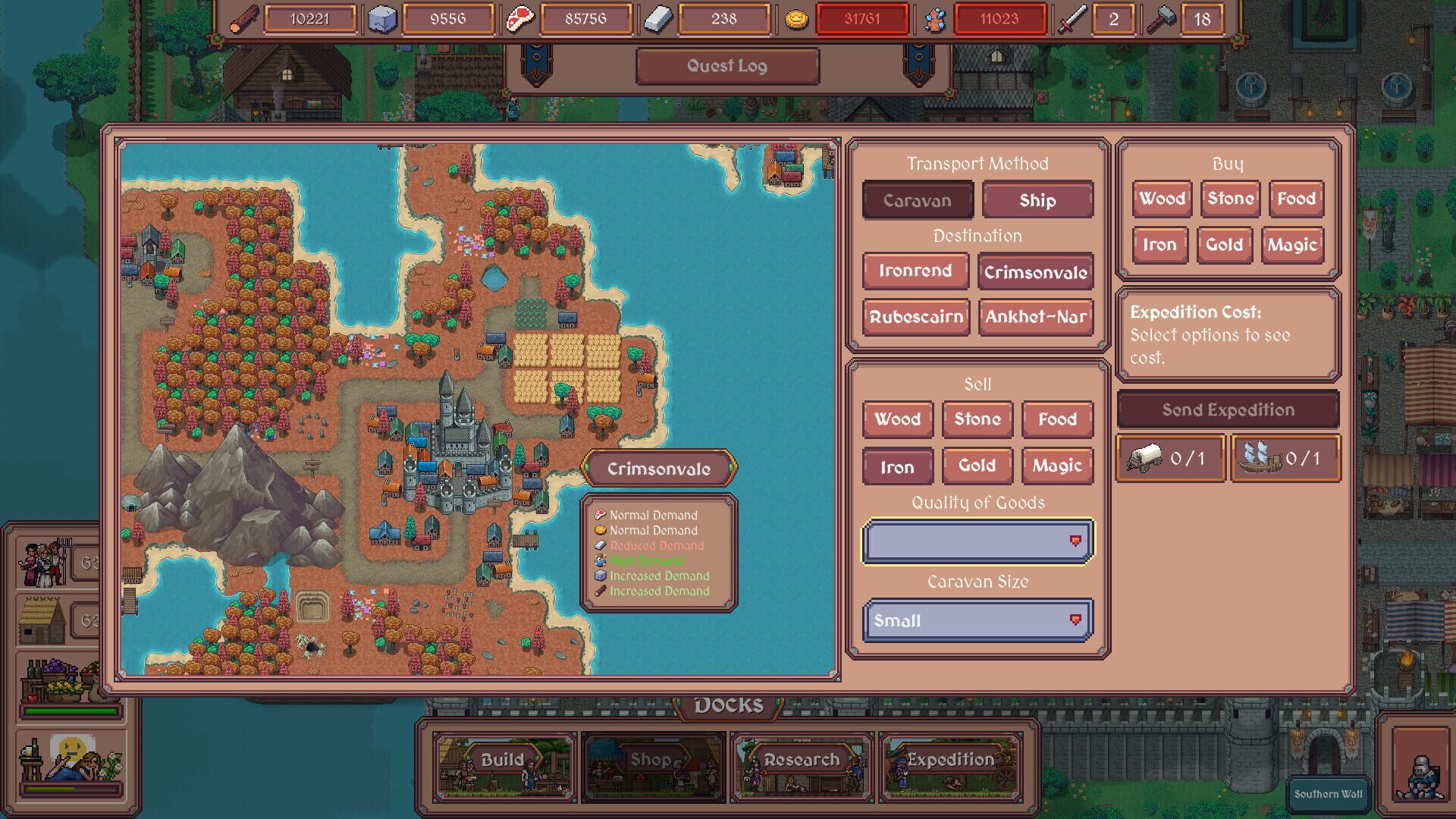This screenshot has height=819, width=1456.
Task: Click the Send Expedition button
Action: (x=1226, y=409)
